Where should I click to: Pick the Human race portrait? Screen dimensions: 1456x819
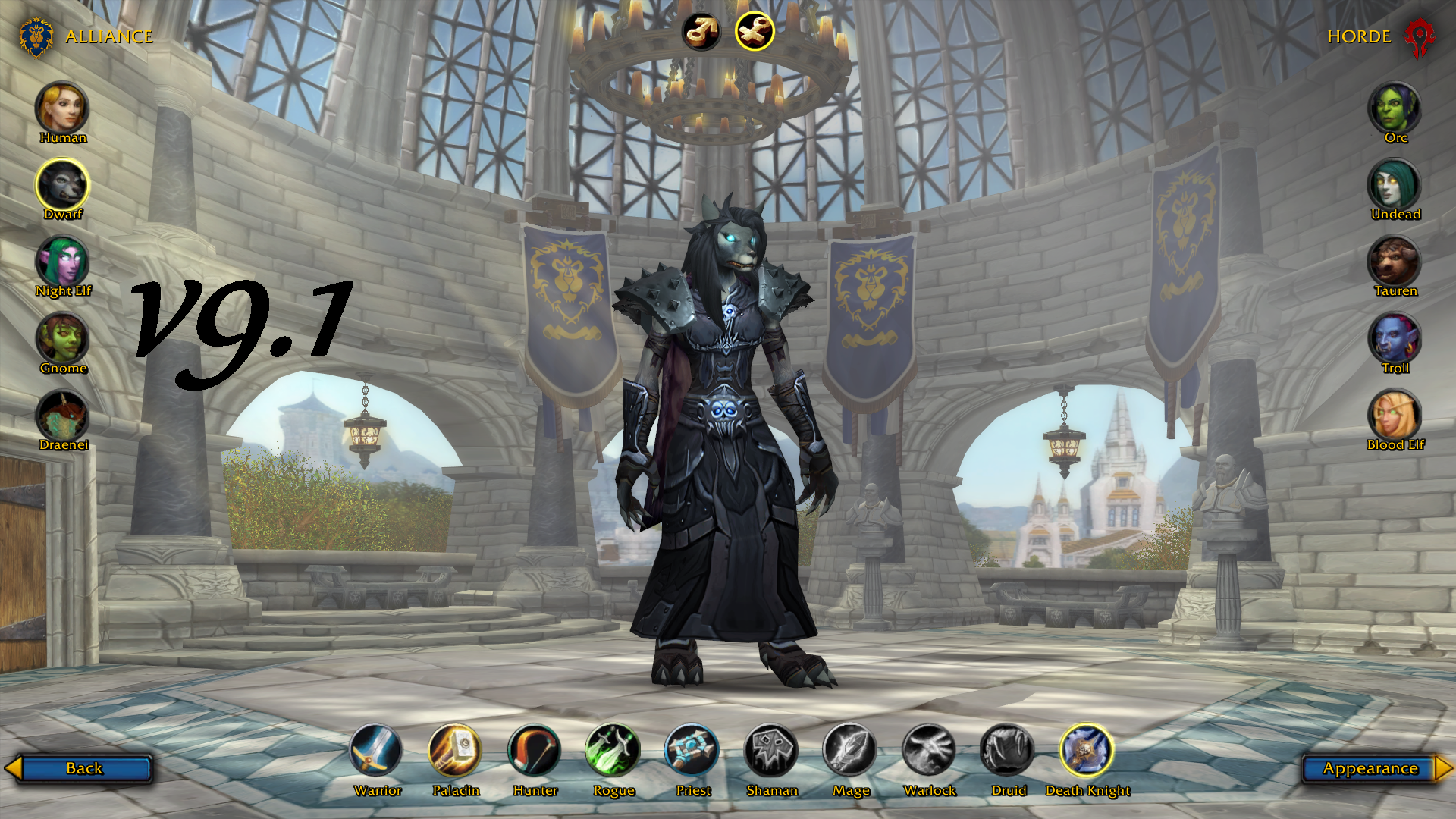pyautogui.click(x=62, y=108)
